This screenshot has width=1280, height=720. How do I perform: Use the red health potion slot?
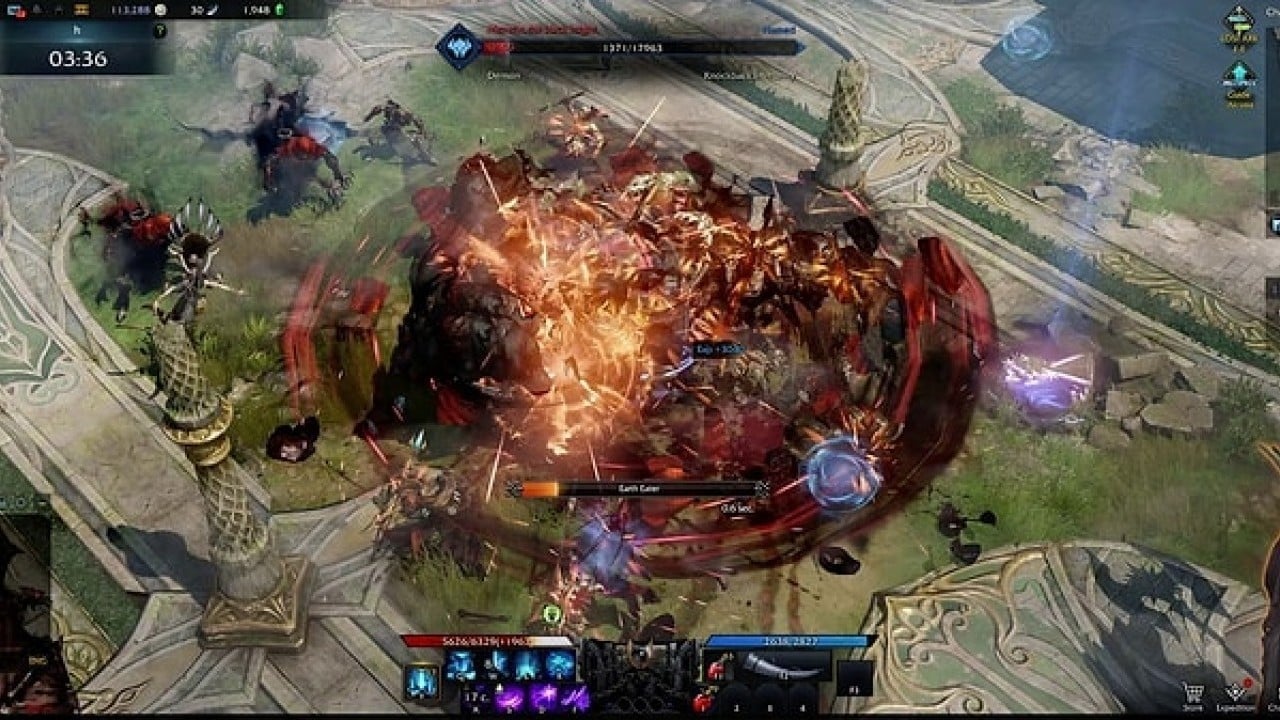[717, 666]
